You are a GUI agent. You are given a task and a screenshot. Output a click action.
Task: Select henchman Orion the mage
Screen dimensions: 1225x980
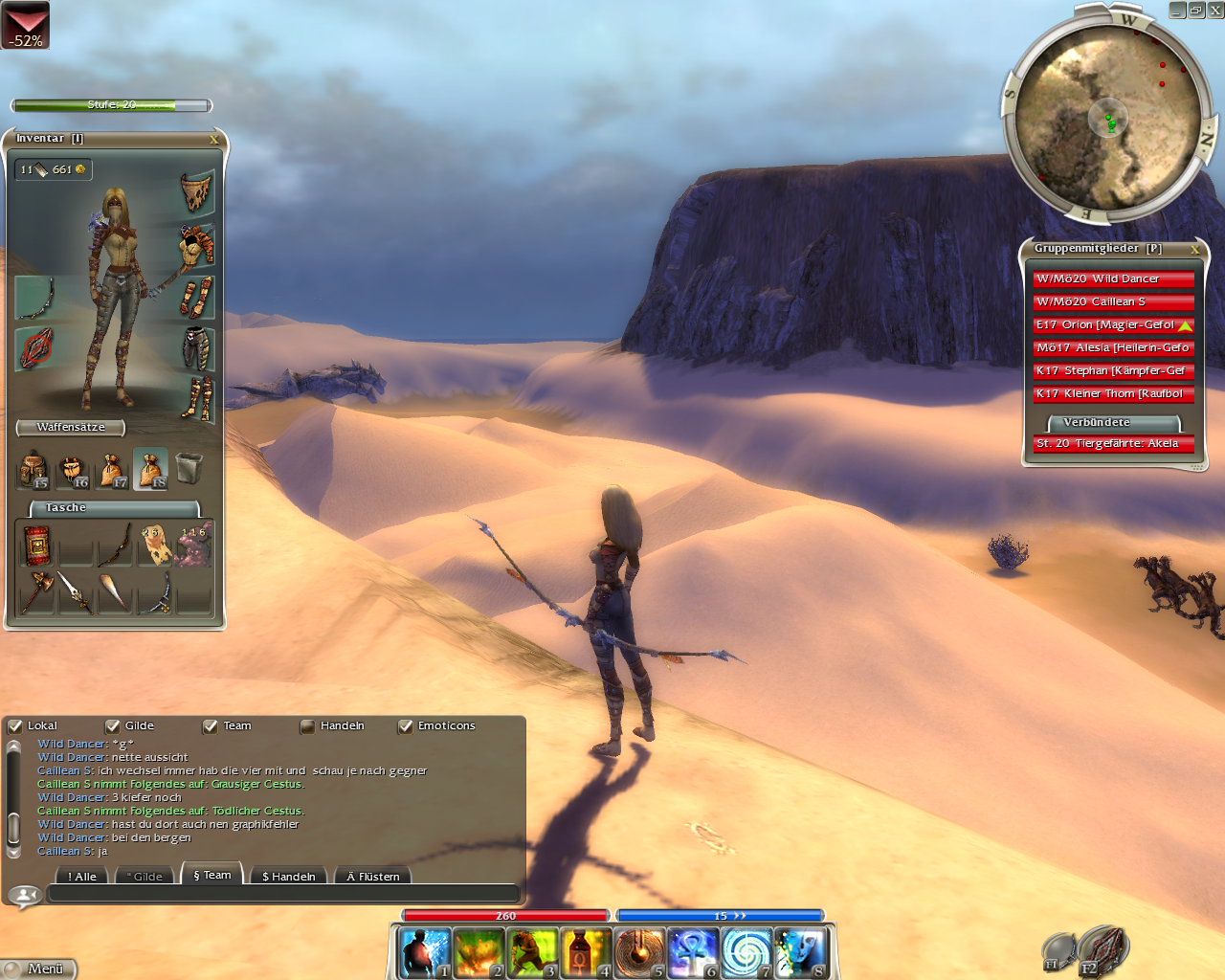[x=1113, y=324]
